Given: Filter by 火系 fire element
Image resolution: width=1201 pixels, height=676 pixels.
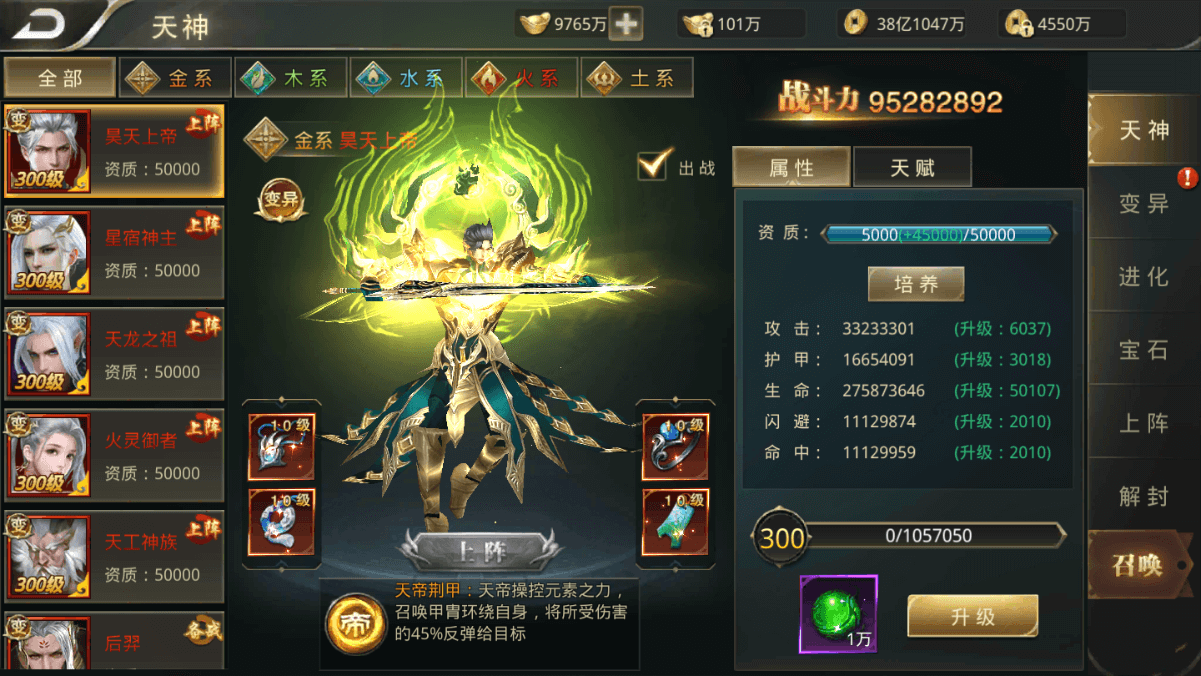Looking at the screenshot, I should tap(520, 78).
